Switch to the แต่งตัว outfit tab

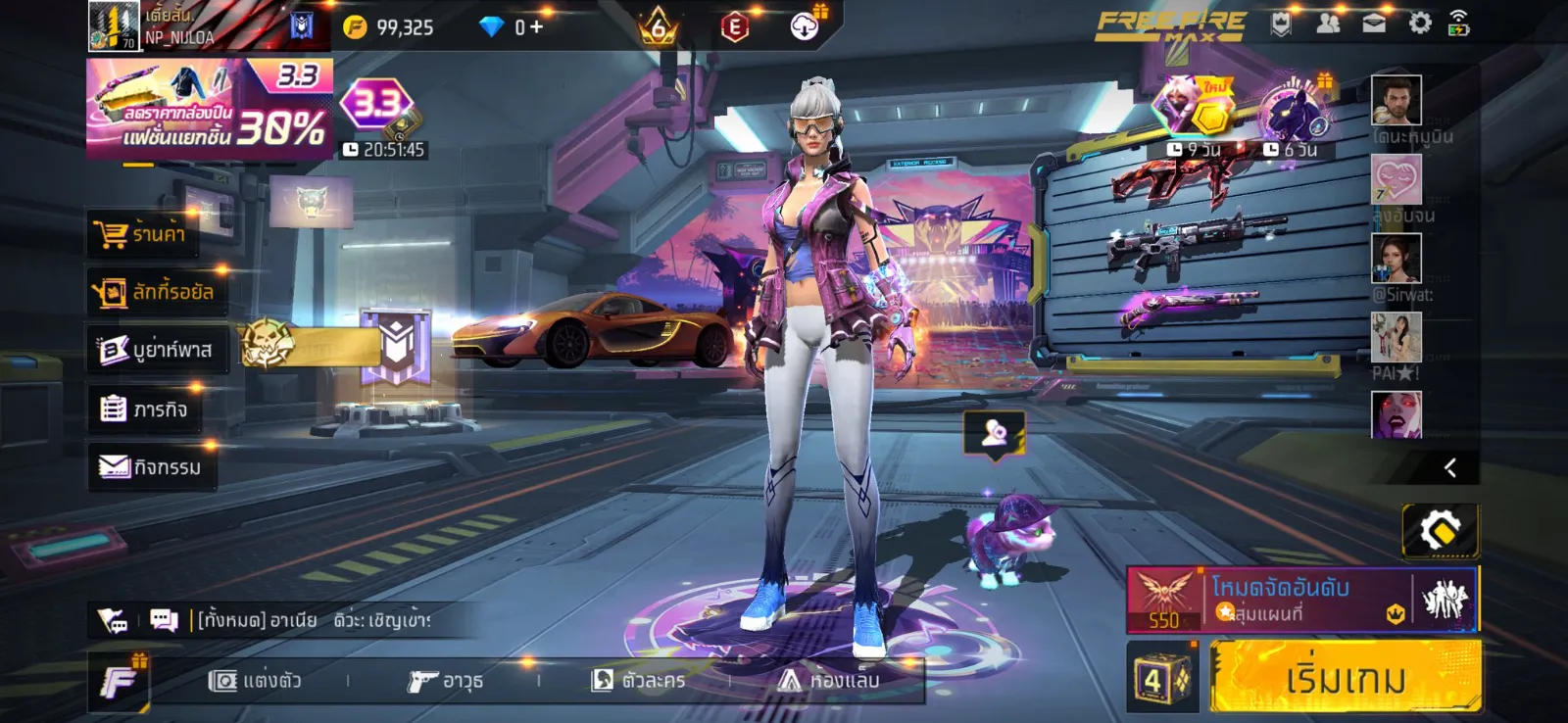click(255, 680)
